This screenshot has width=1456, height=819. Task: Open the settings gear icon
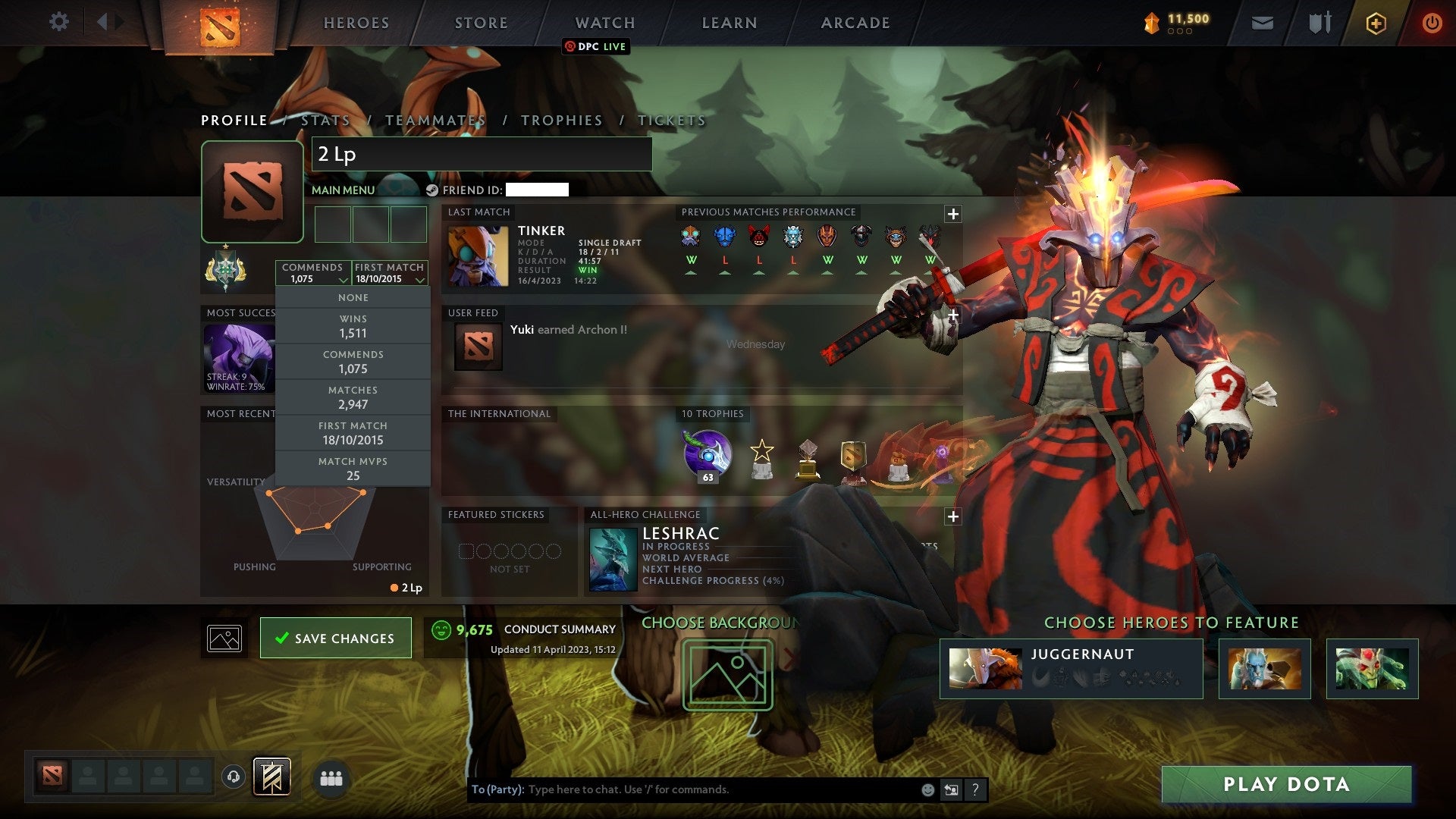tap(59, 21)
